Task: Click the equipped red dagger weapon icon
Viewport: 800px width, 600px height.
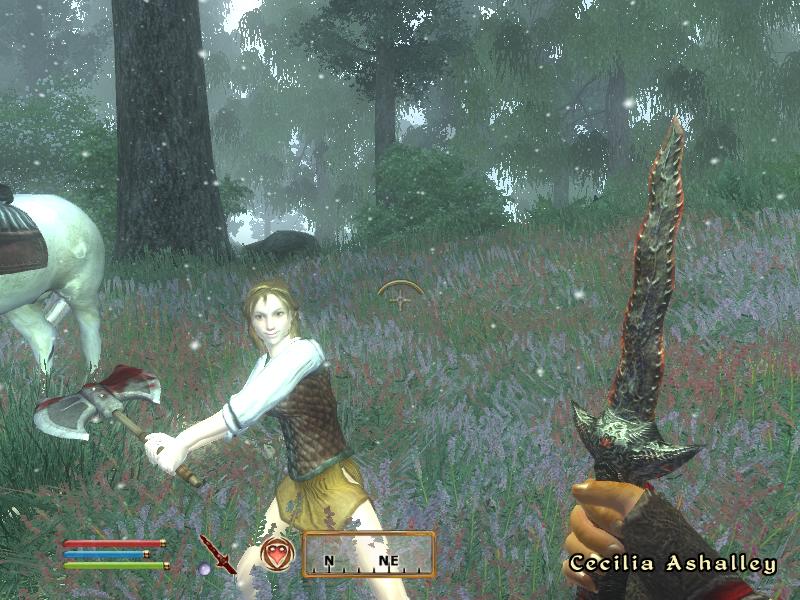Action: tap(217, 554)
